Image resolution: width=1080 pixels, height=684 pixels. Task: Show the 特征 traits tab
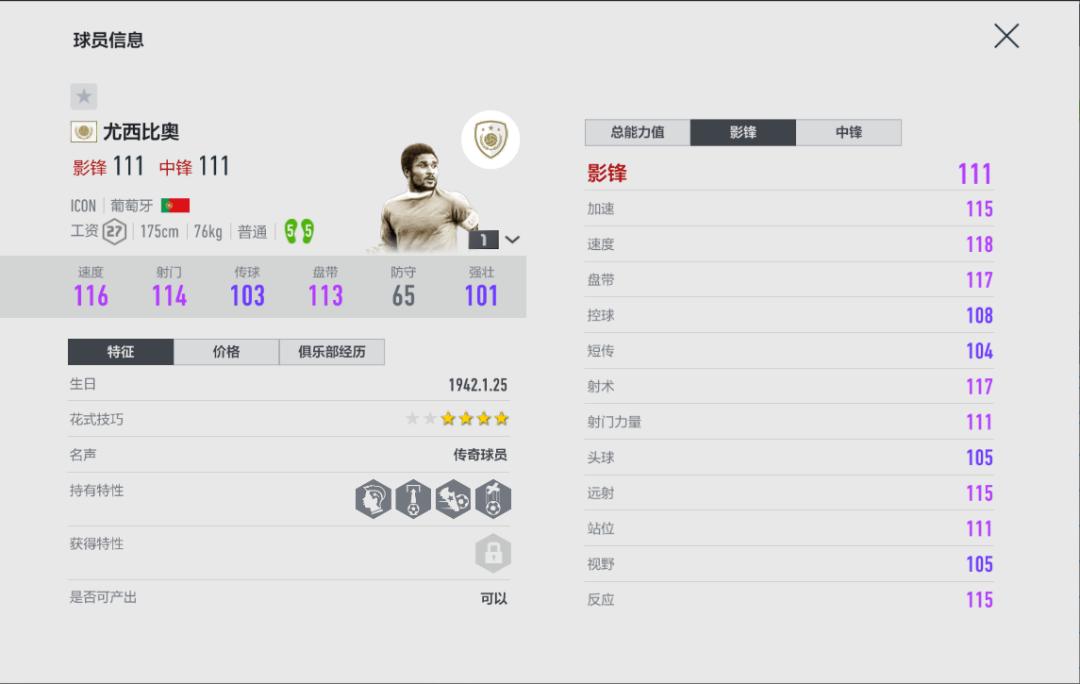tap(121, 352)
